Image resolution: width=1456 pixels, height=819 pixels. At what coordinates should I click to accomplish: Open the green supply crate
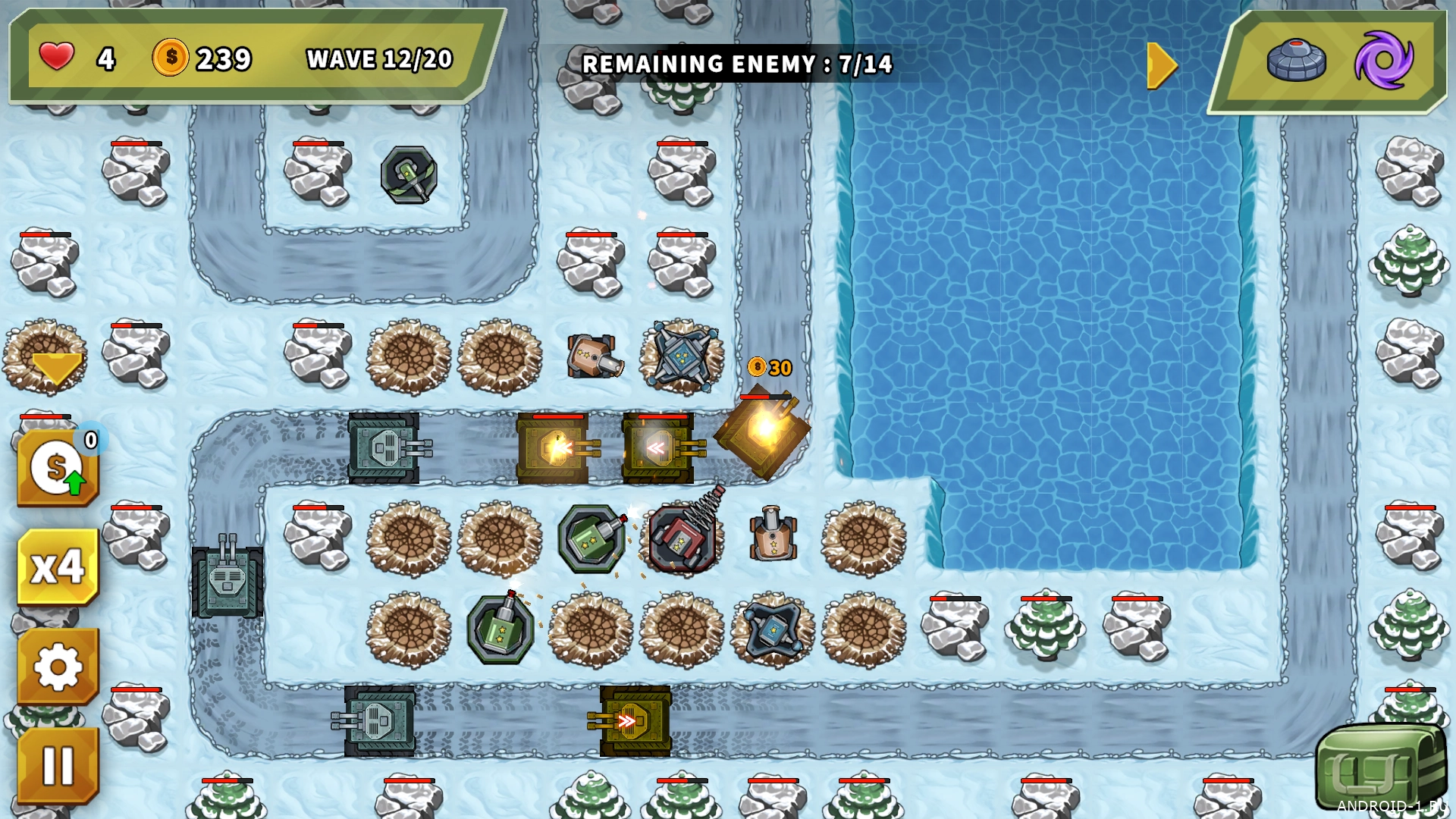coord(1380,767)
